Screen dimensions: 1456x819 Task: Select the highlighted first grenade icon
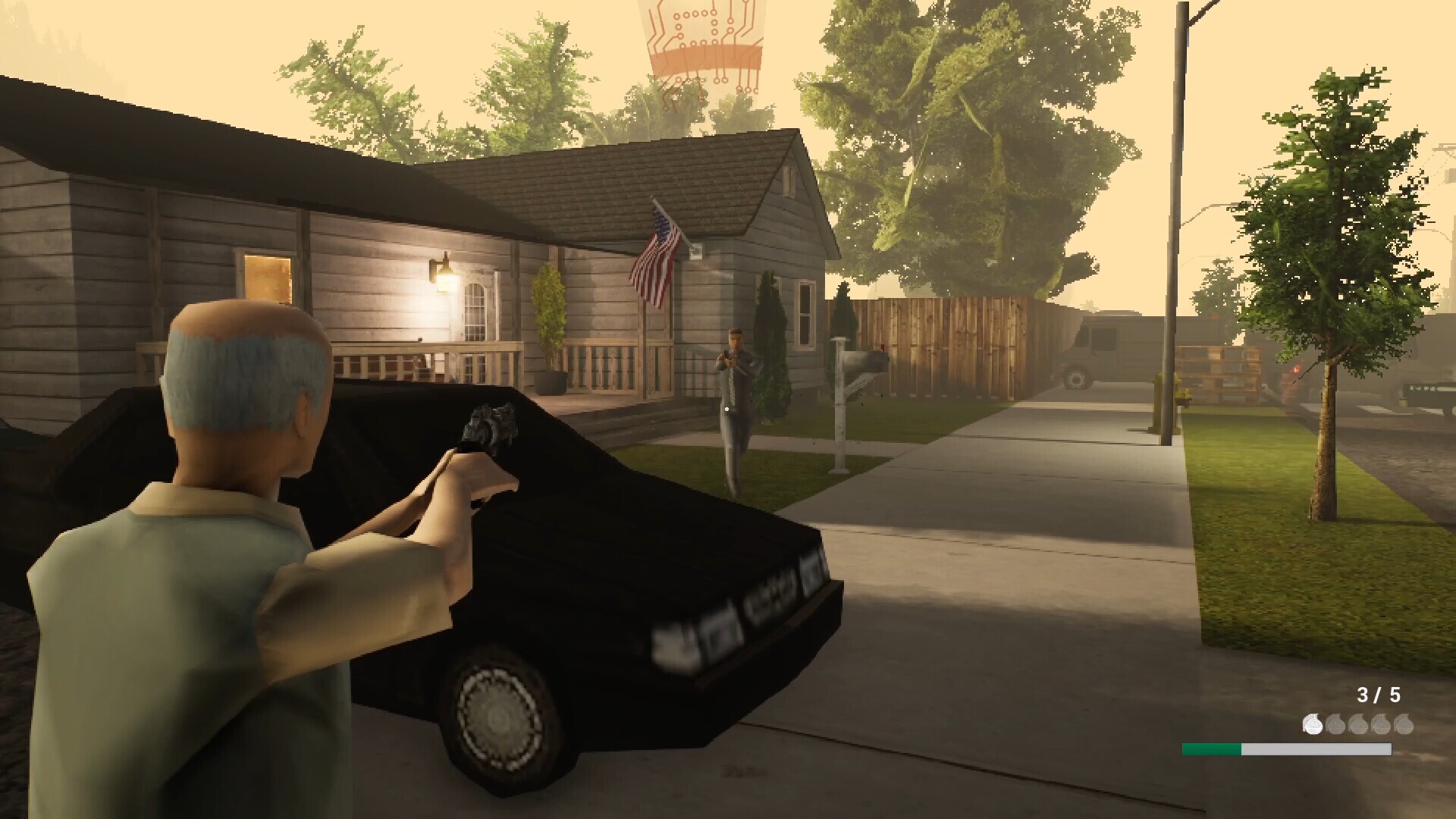click(x=1313, y=724)
